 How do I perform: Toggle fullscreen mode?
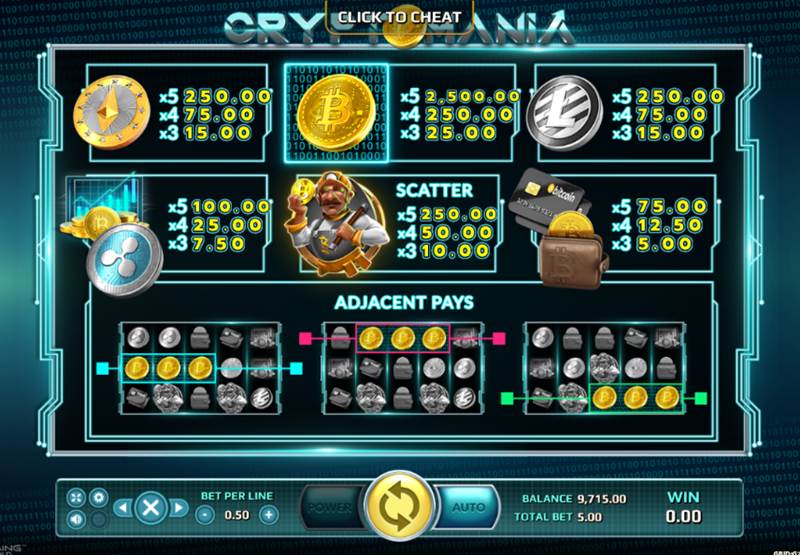click(x=77, y=496)
